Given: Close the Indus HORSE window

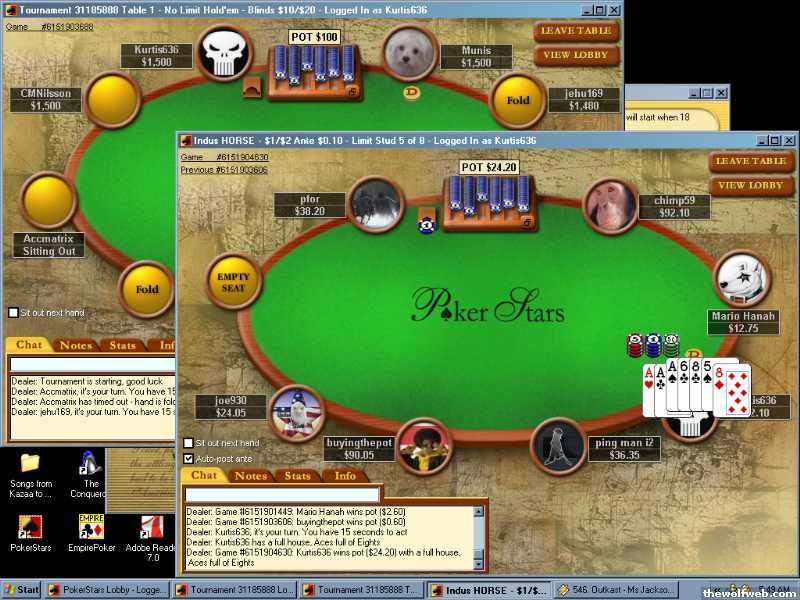Looking at the screenshot, I should 787,141.
